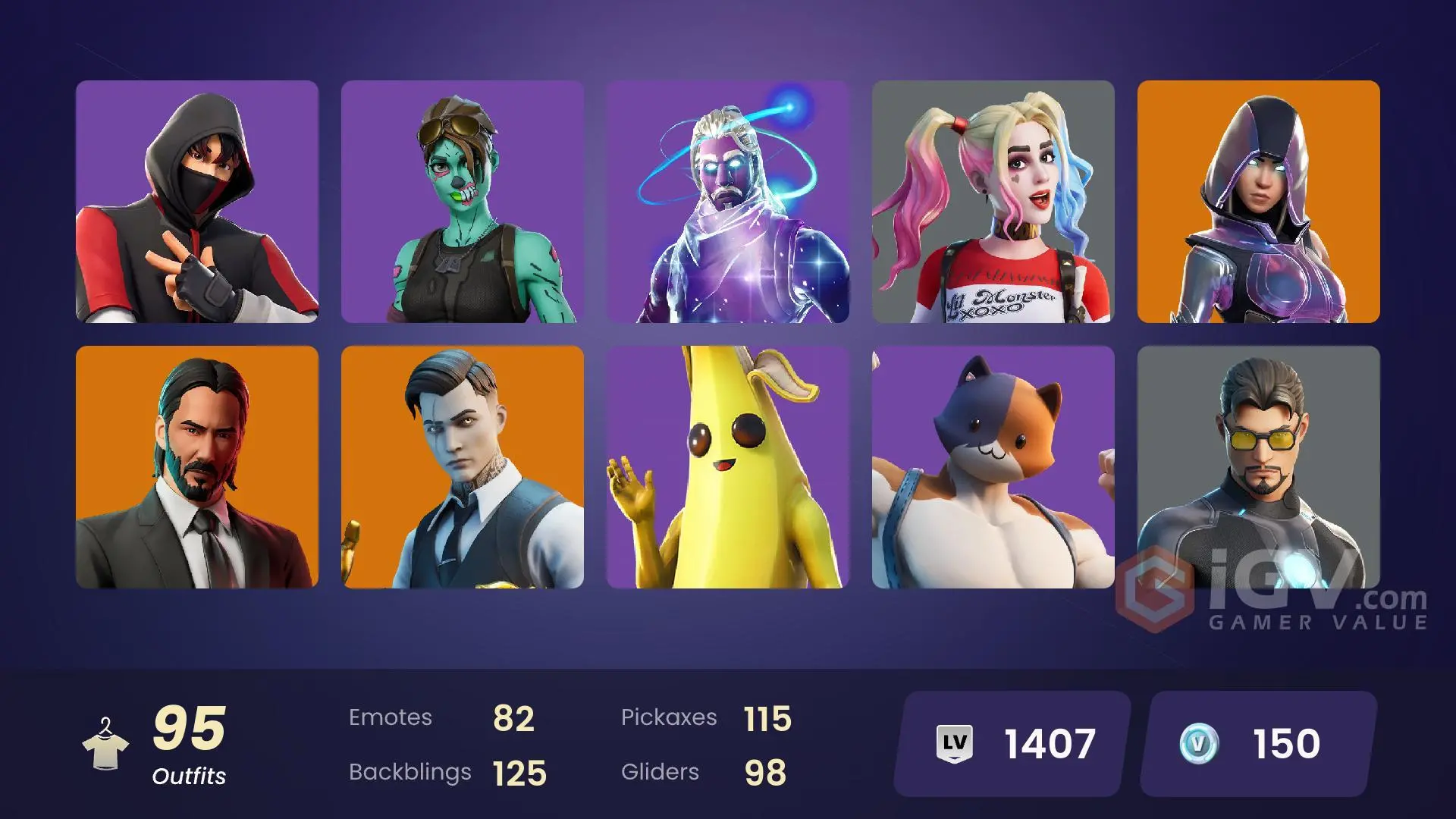
Task: Select the LV level badge icon
Action: click(954, 744)
